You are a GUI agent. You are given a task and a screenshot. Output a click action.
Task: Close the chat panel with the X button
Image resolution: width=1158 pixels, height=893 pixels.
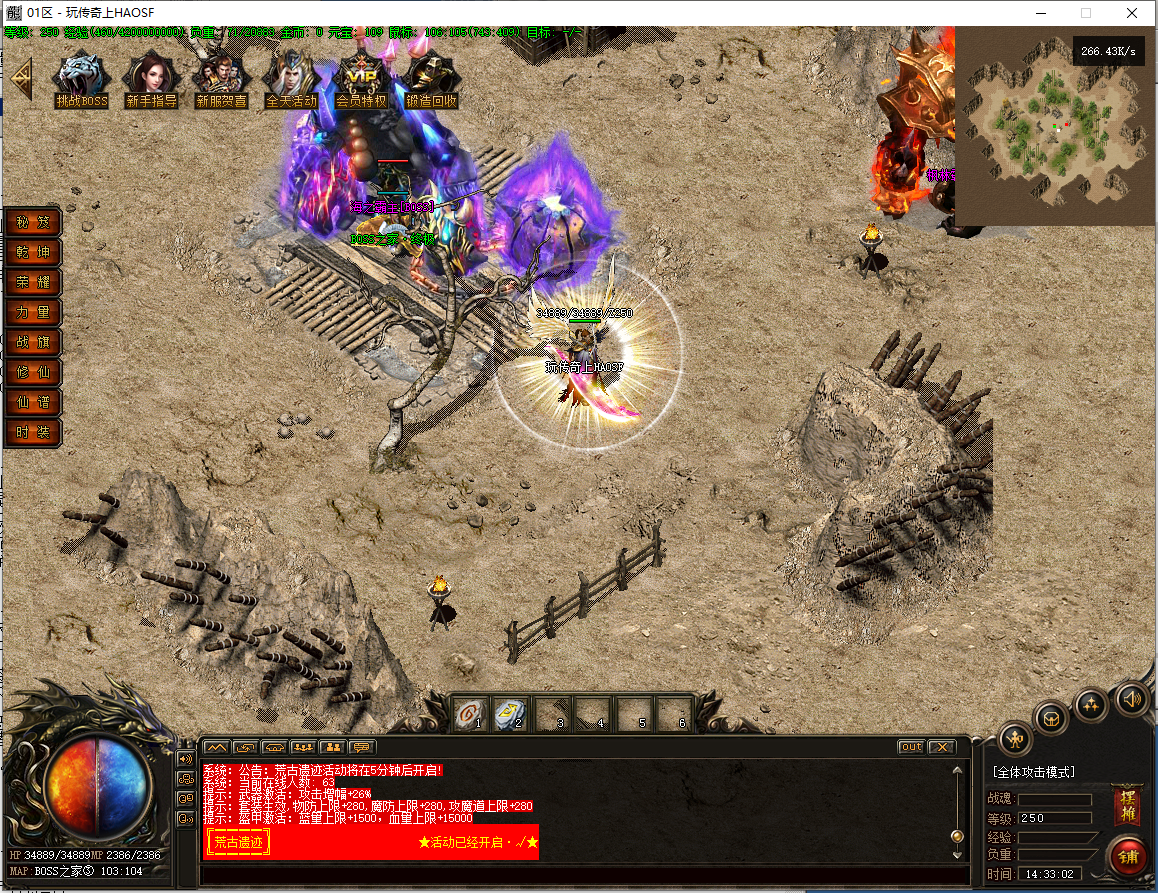click(941, 747)
